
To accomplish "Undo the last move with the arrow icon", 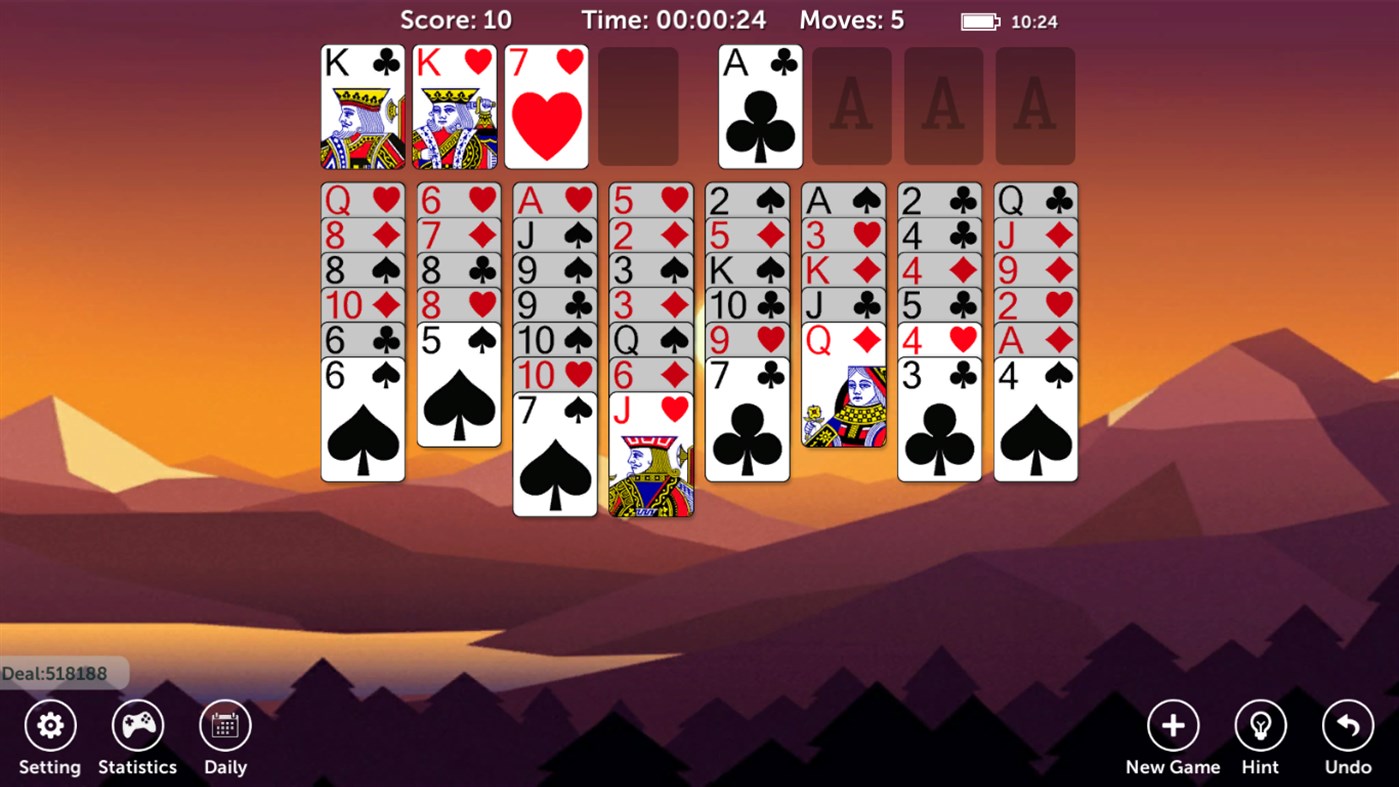I will pos(1346,723).
